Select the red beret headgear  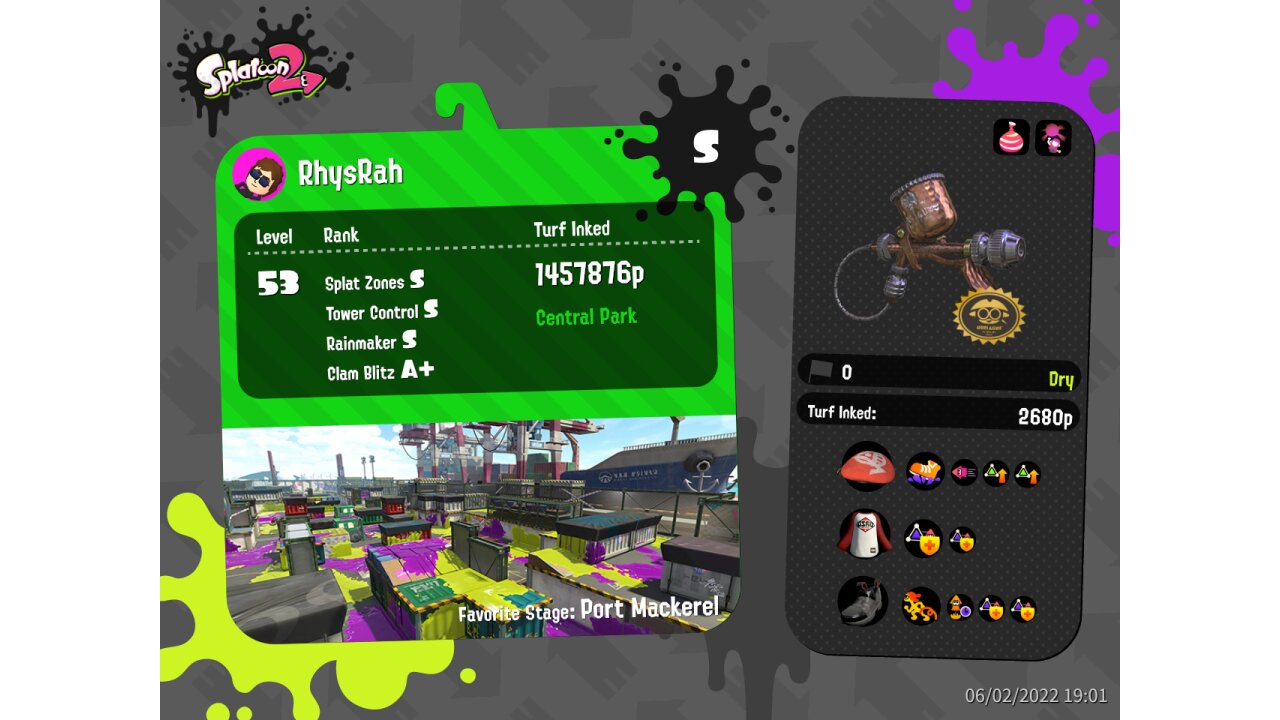tap(866, 467)
